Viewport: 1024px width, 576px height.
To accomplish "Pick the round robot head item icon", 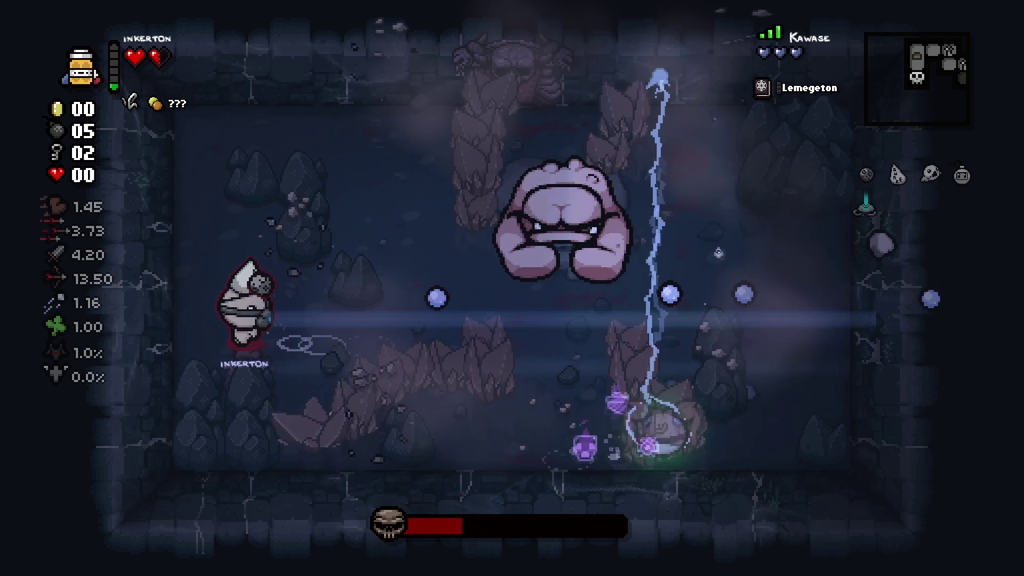I will 962,175.
